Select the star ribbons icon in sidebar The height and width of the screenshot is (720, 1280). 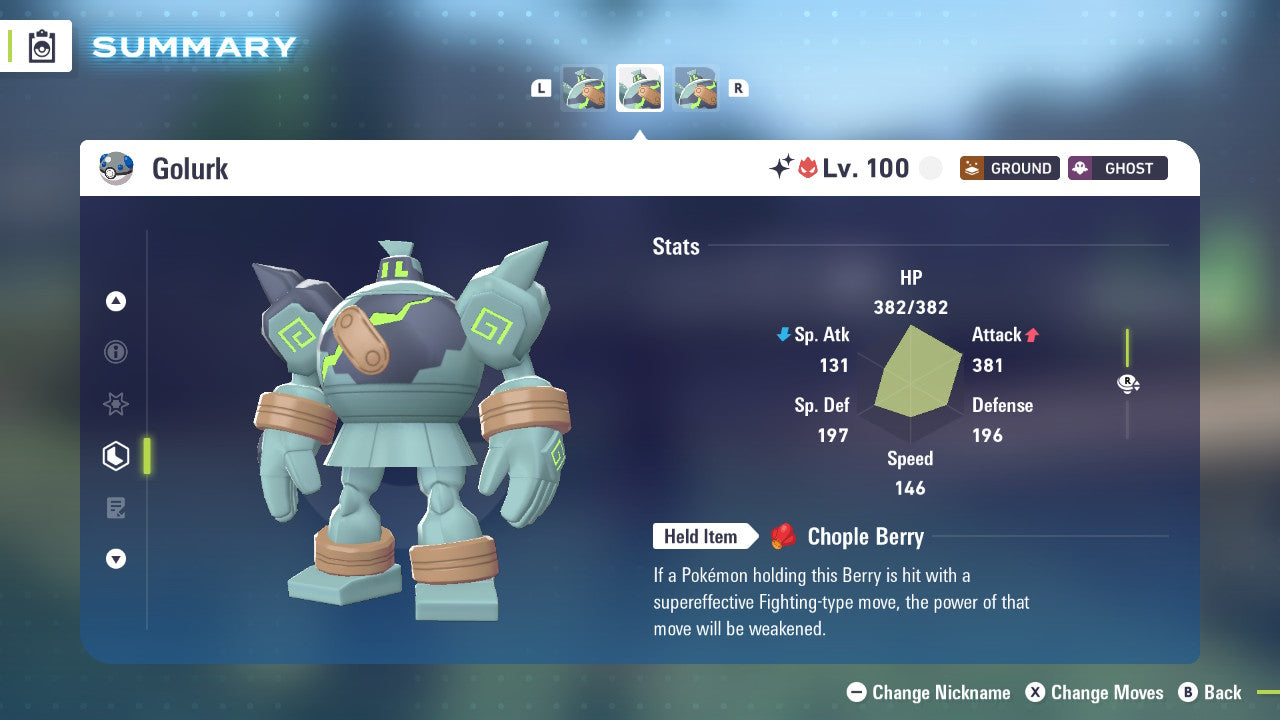coord(115,404)
